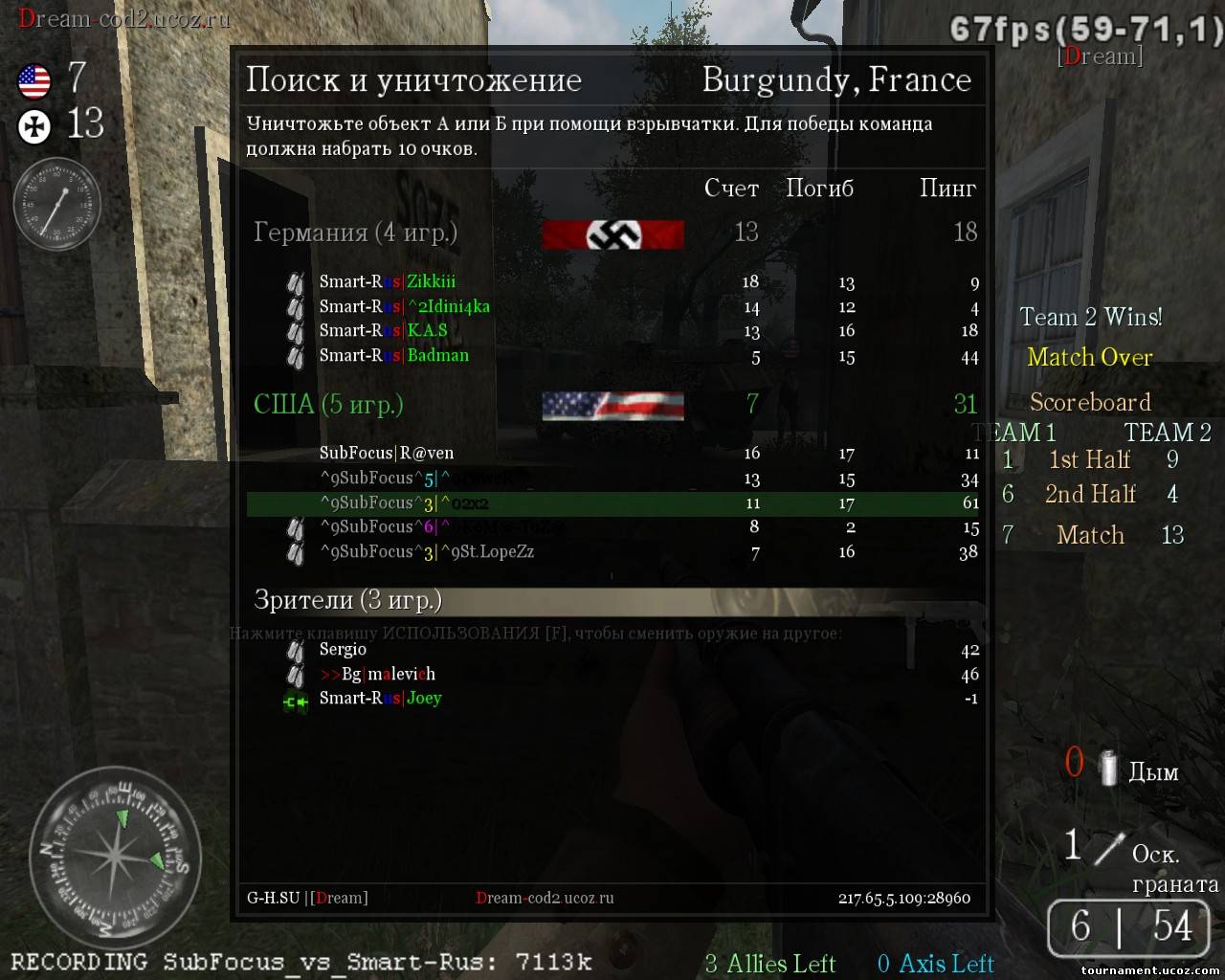Click the Dream-cod2.ucoz.ru link in scoreboard footer
This screenshot has width=1225, height=980.
coord(545,898)
